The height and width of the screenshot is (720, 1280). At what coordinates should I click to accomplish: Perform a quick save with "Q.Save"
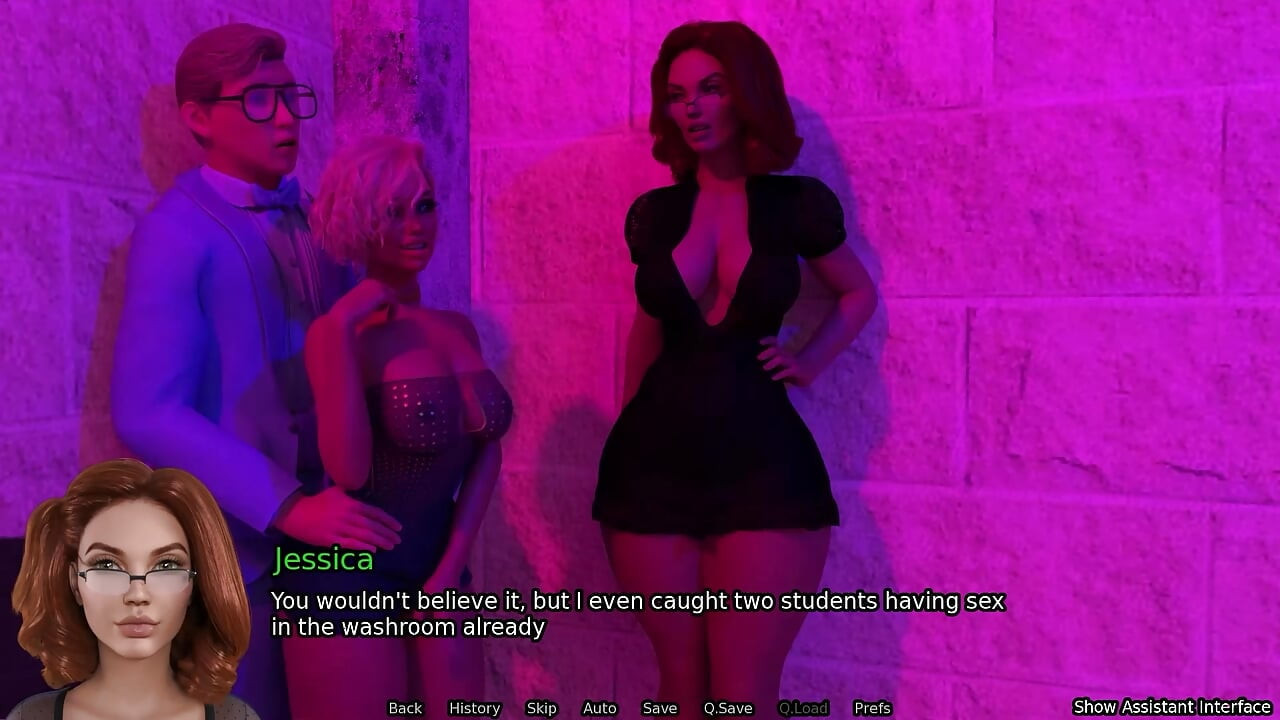(727, 707)
